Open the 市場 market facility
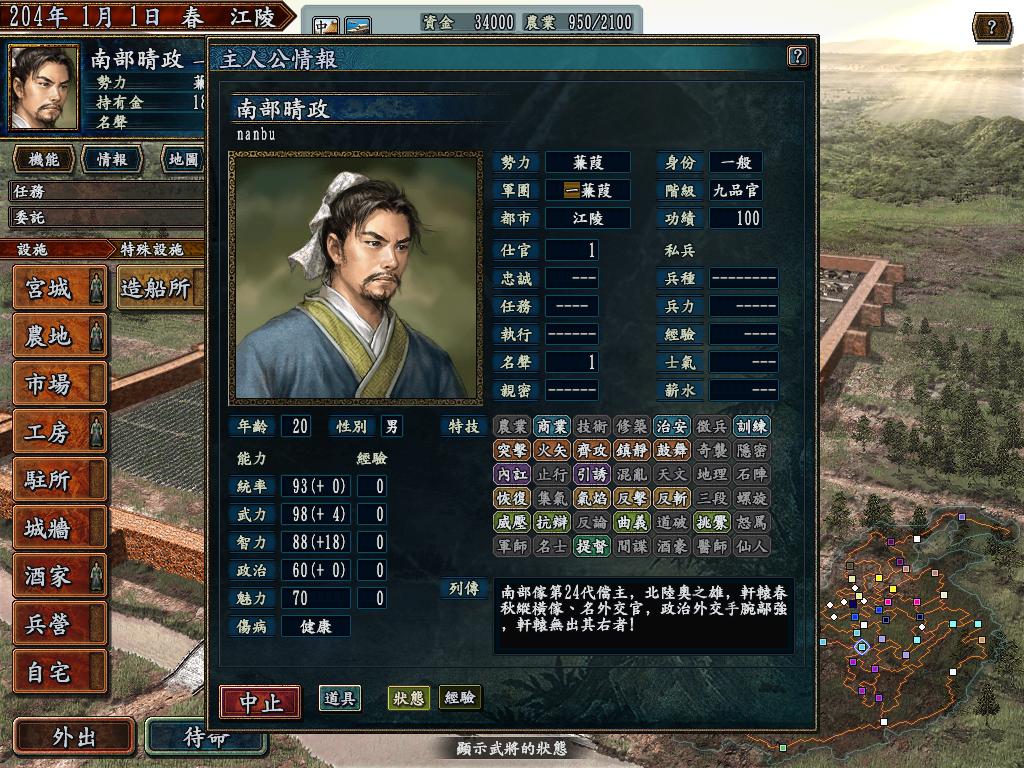 click(x=59, y=382)
